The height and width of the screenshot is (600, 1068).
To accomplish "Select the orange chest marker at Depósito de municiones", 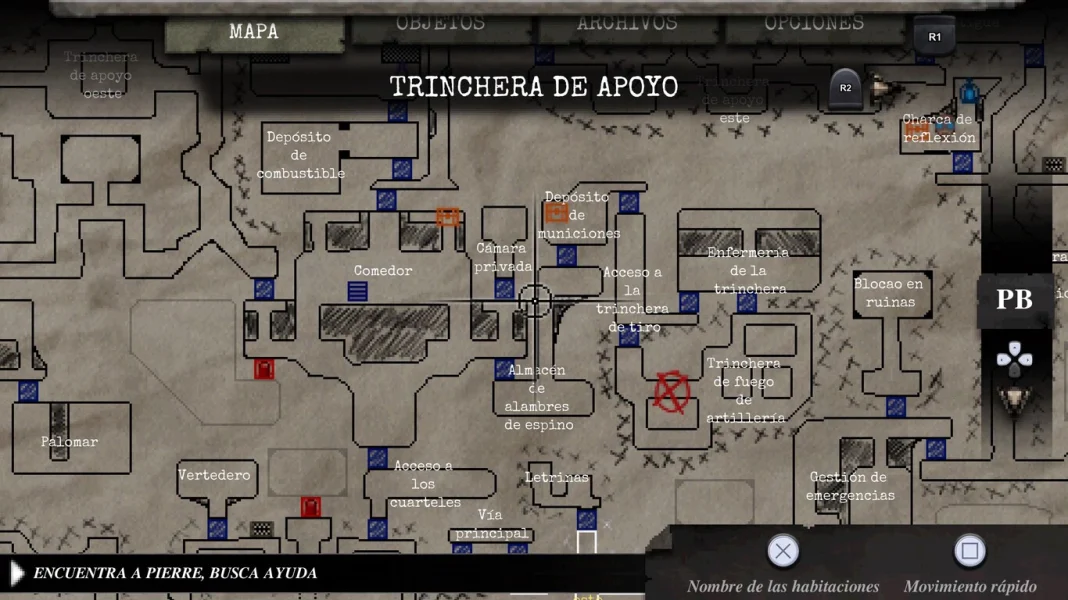I will [x=555, y=212].
